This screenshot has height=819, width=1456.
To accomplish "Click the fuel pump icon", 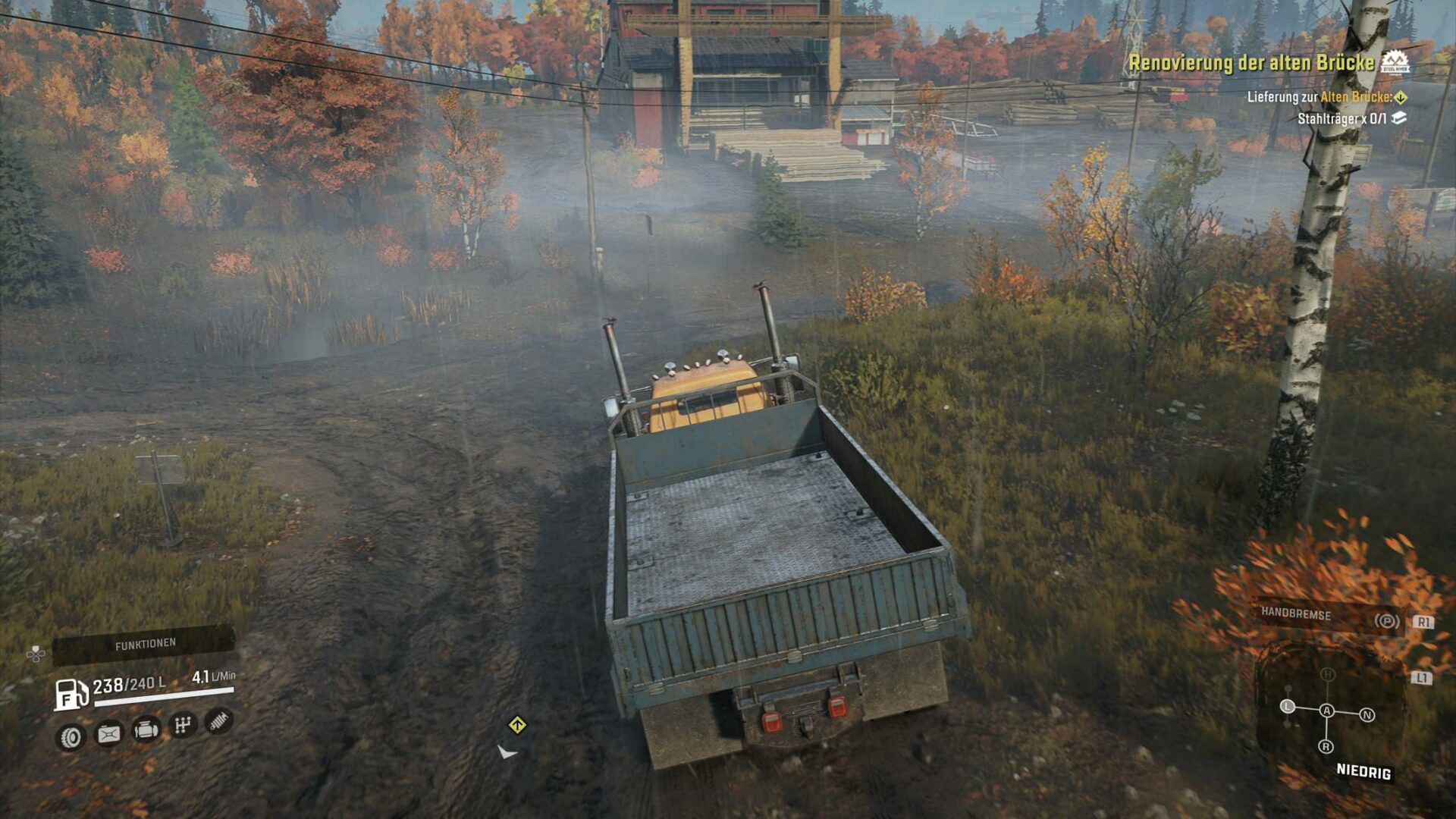I will [x=71, y=694].
